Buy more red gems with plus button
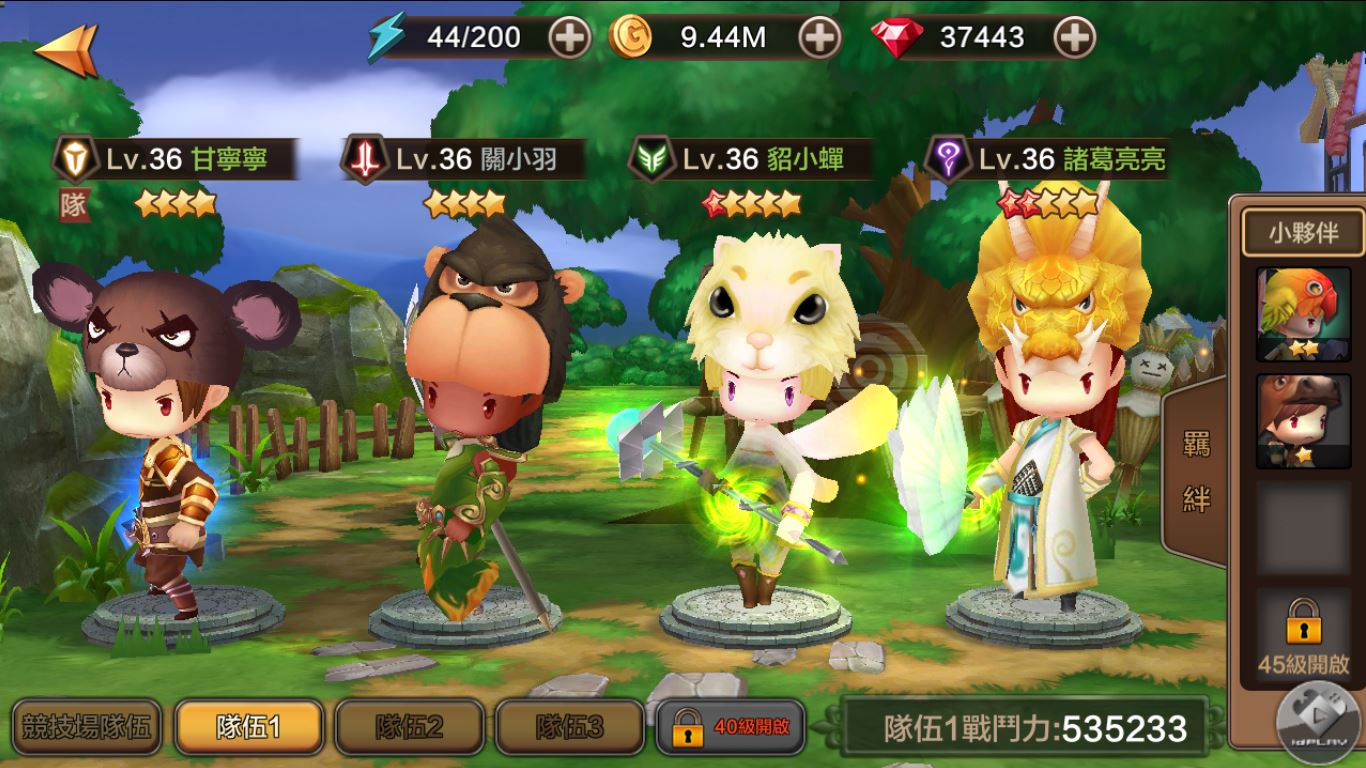The width and height of the screenshot is (1366, 768). 1074,38
